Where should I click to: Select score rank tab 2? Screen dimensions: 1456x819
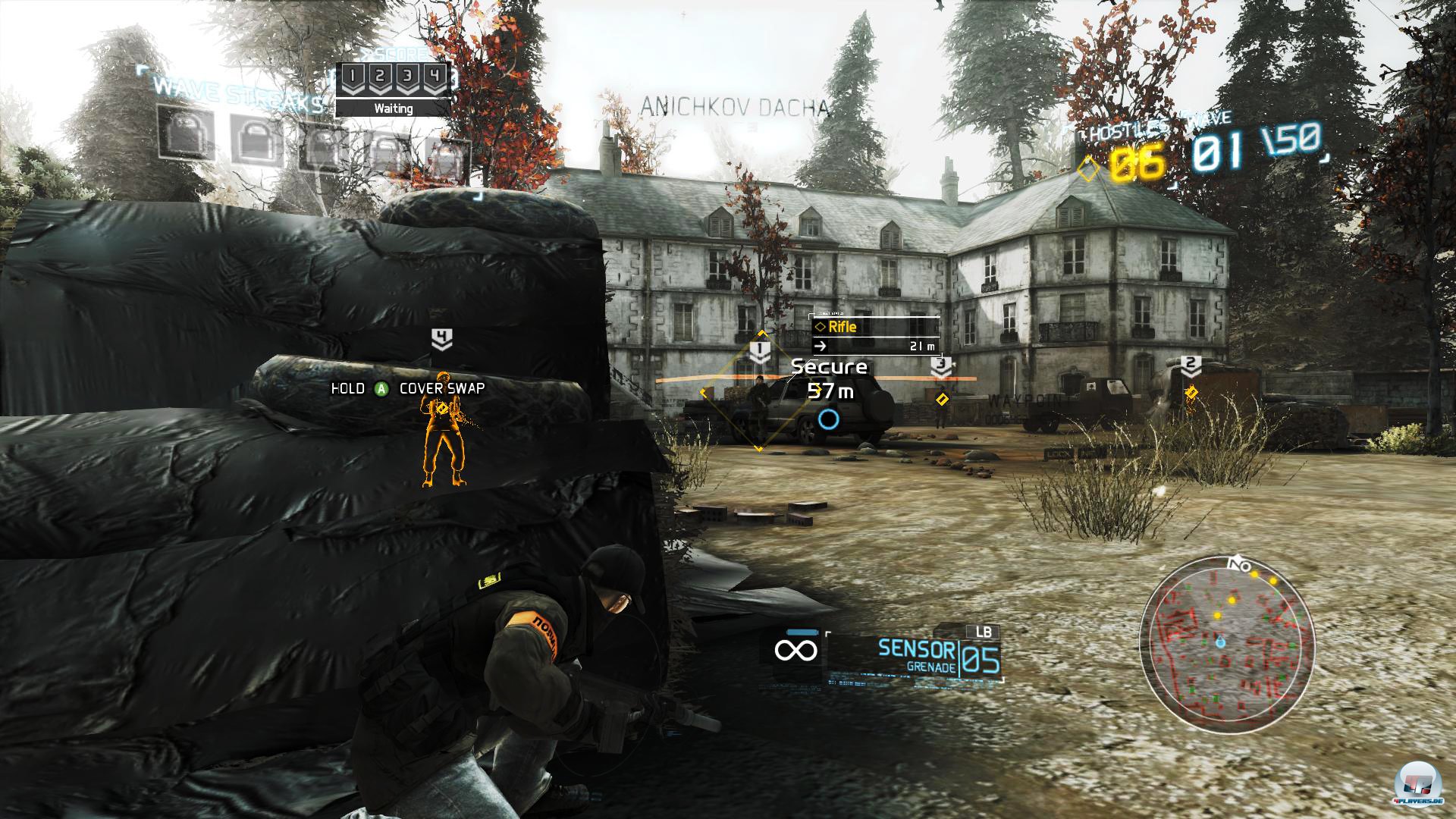pyautogui.click(x=380, y=76)
